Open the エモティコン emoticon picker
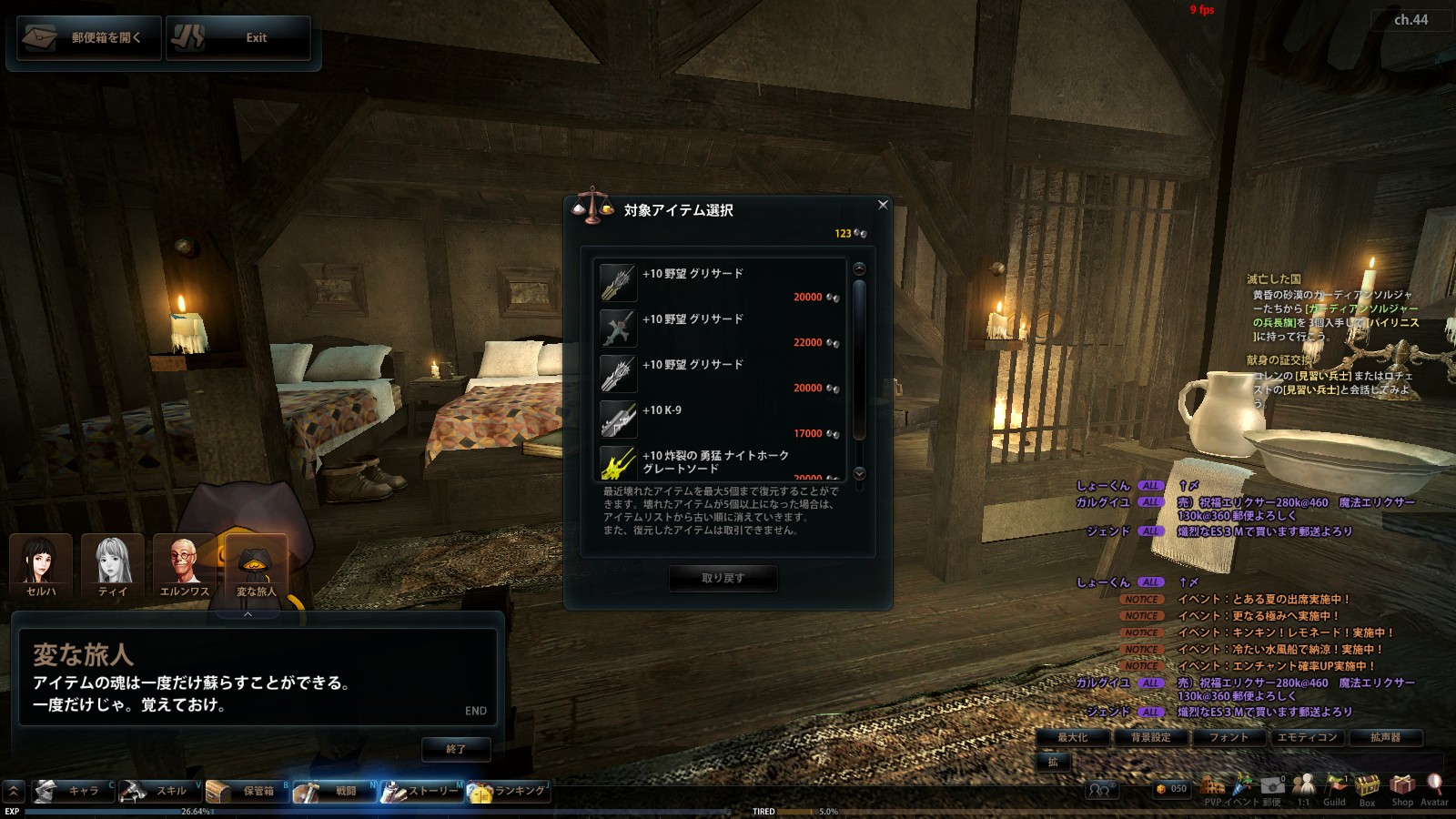Screen dimensions: 1456x819 [x=1307, y=737]
